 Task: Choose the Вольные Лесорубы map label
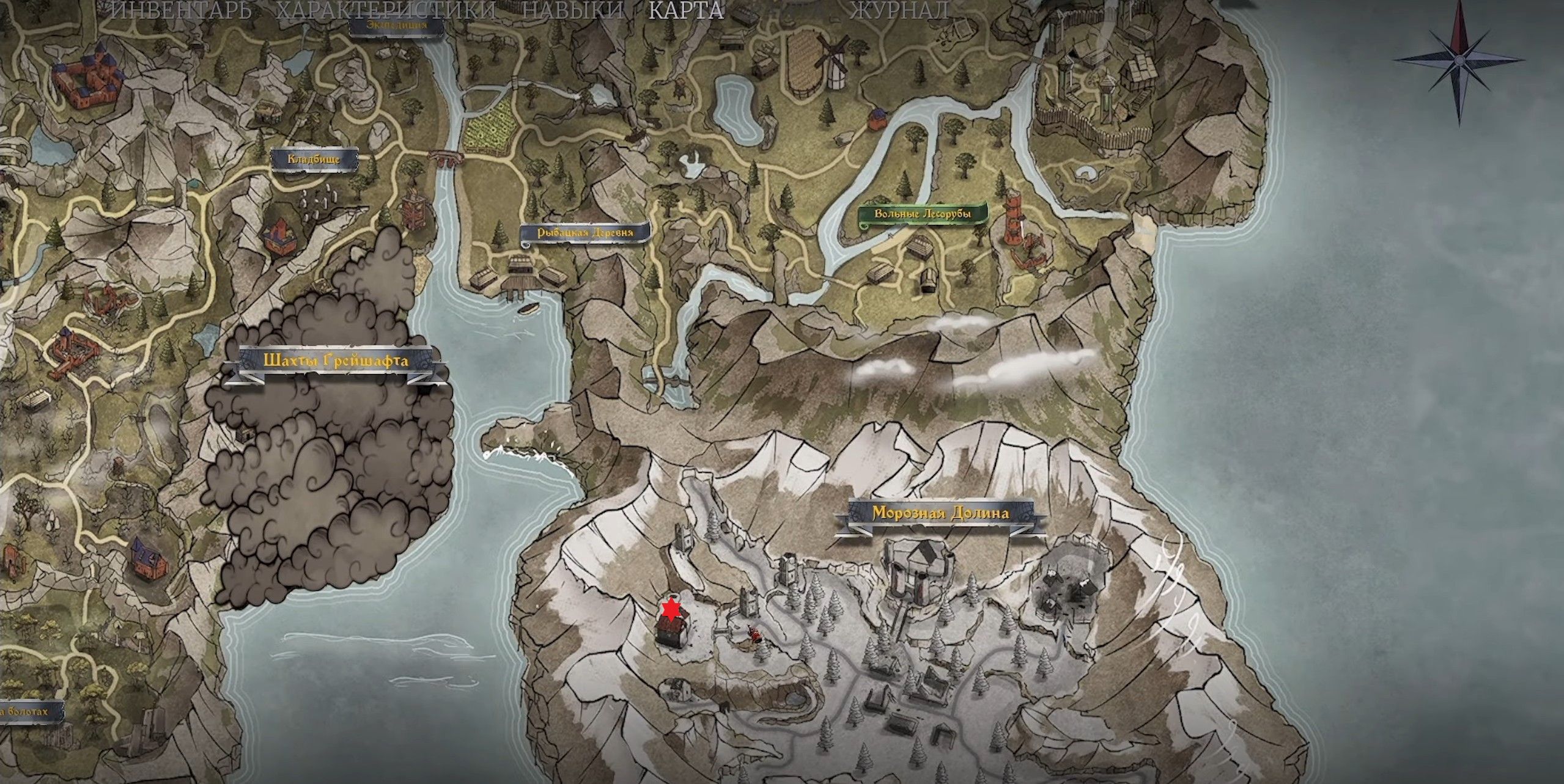923,214
